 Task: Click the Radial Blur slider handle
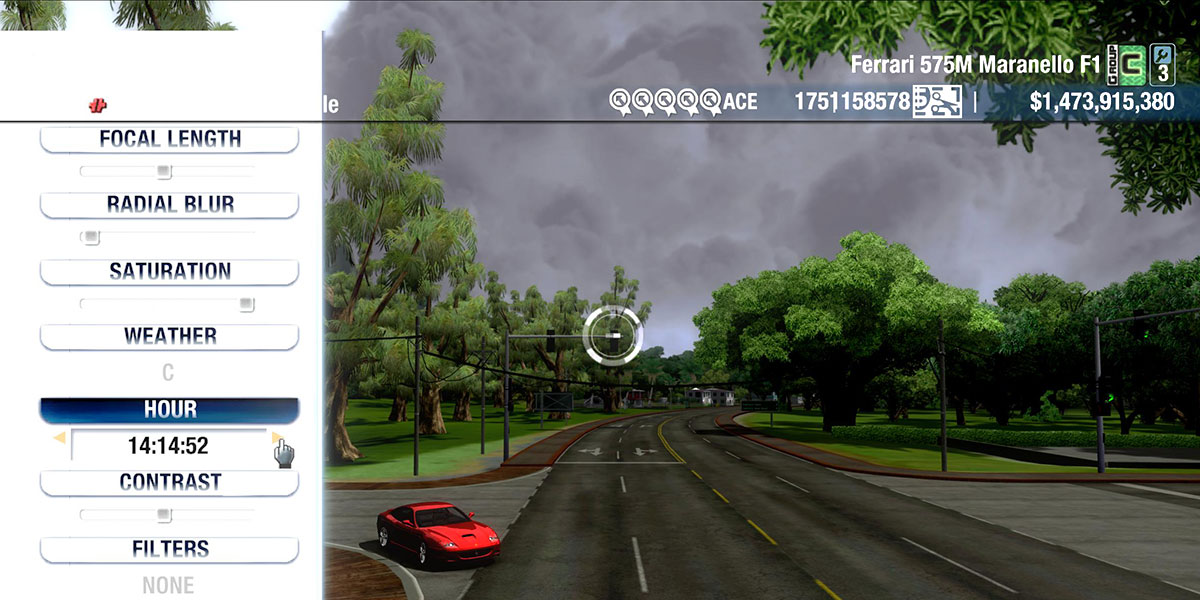point(92,238)
